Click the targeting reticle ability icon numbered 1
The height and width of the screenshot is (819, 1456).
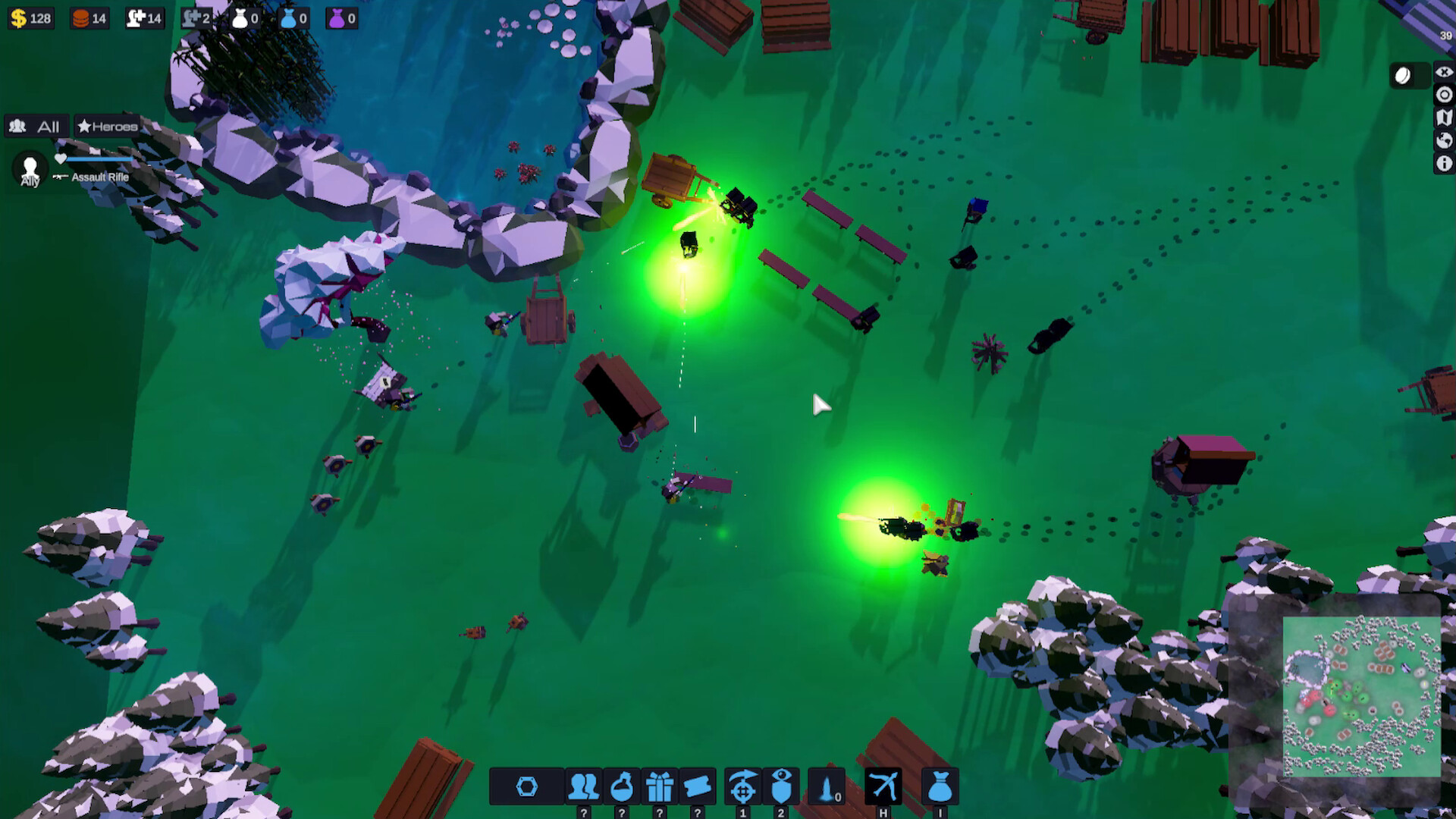click(742, 786)
